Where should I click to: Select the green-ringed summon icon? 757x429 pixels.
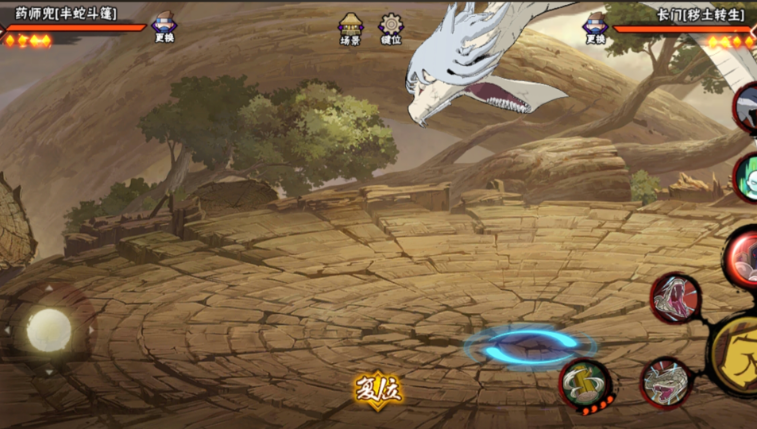pos(746,179)
